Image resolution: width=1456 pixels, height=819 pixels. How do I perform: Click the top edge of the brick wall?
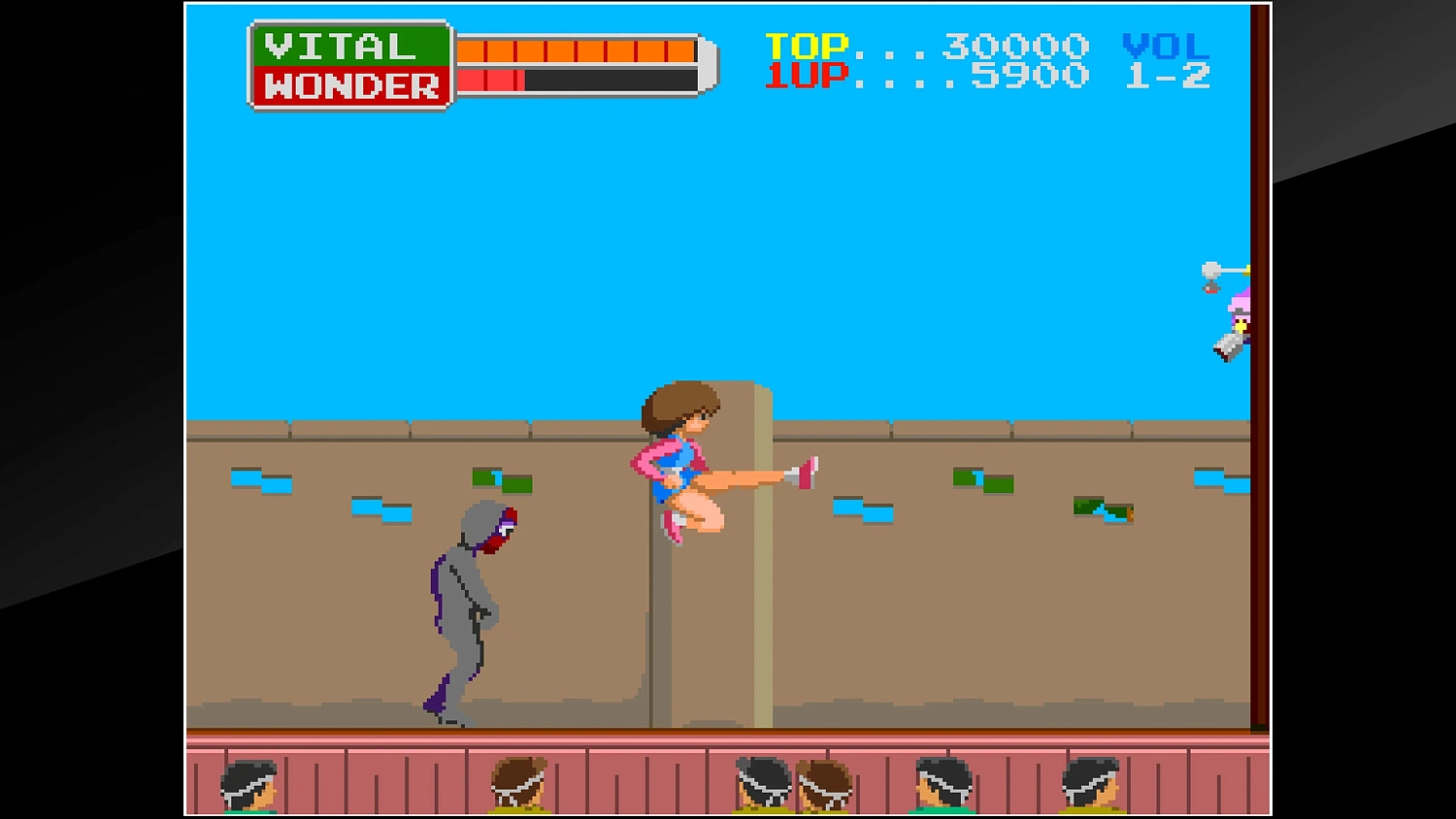(922, 429)
